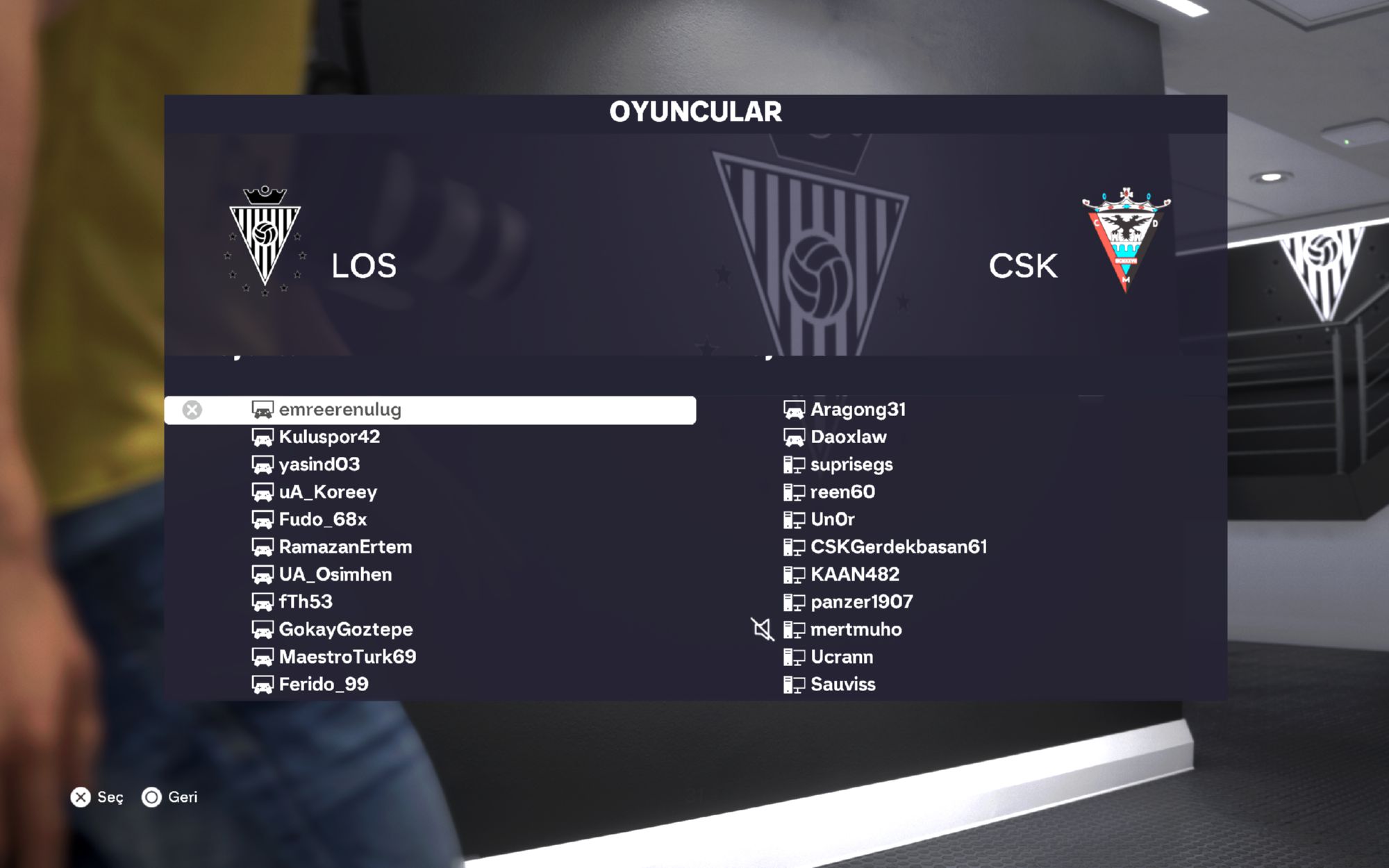This screenshot has width=1389, height=868.
Task: Click the muted speaker icon beside mertmuho
Action: [763, 630]
